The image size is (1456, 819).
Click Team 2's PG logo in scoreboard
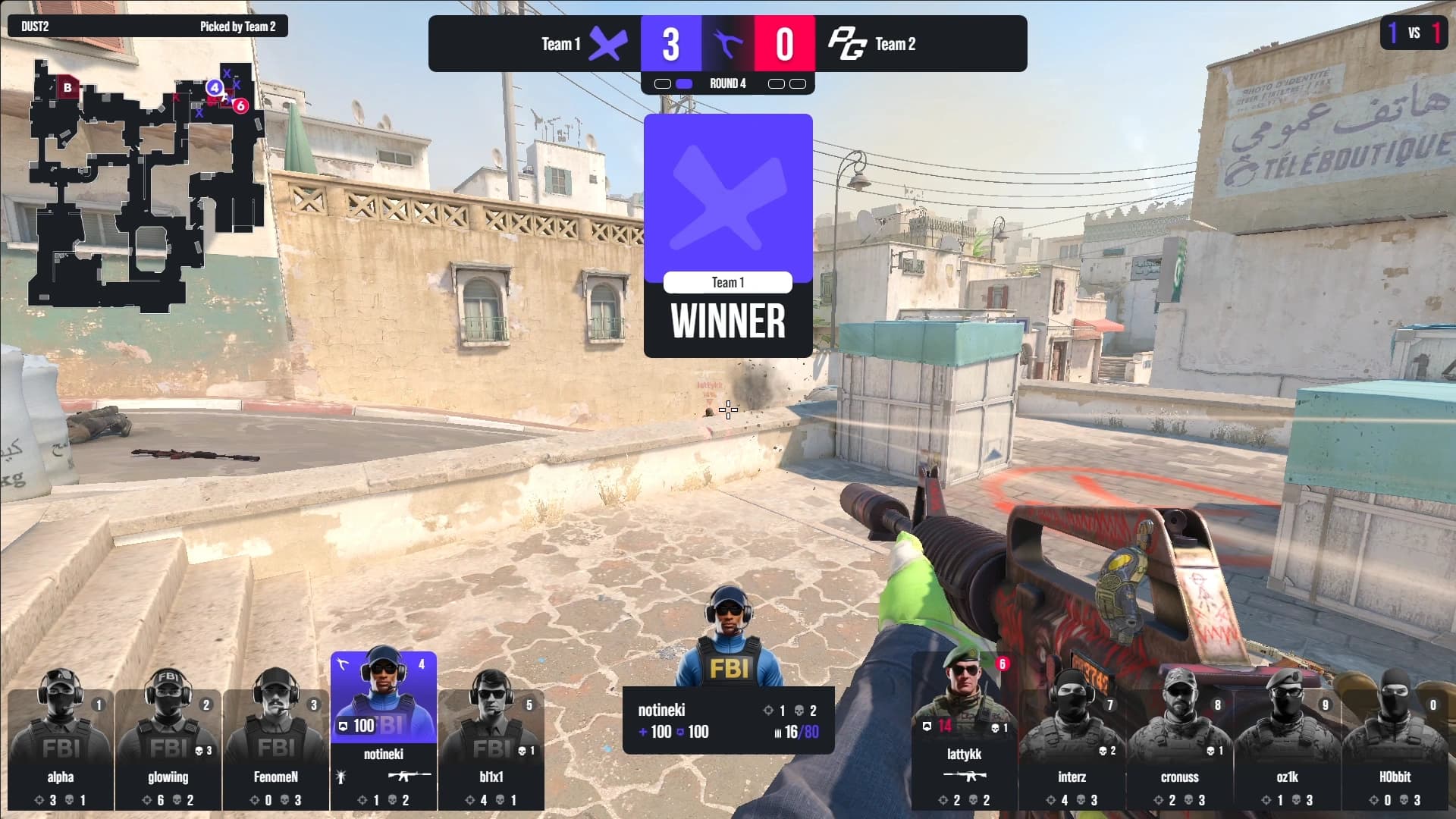coord(846,44)
